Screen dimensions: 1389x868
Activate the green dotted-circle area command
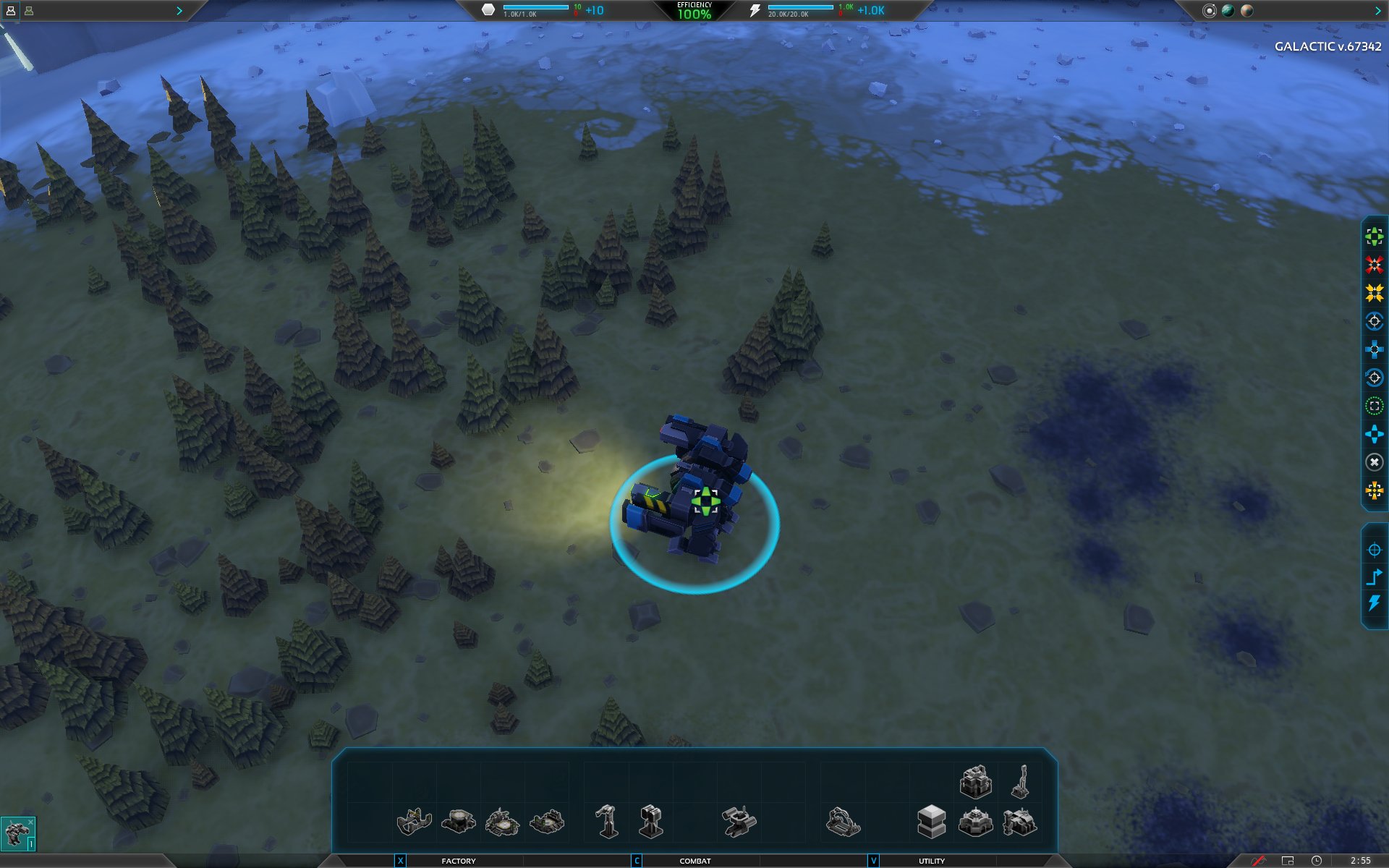click(x=1374, y=406)
